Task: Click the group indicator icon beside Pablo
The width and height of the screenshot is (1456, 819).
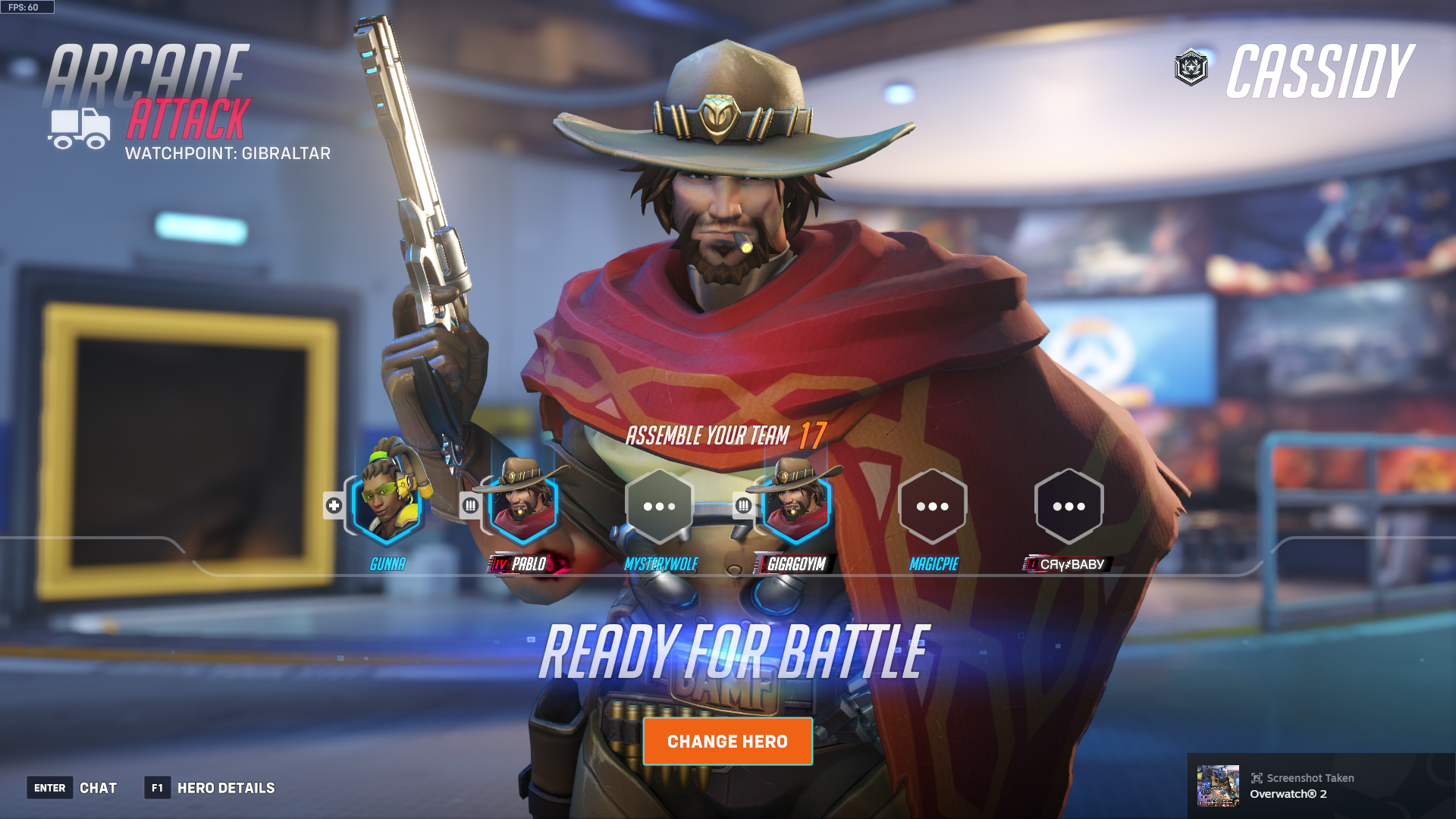Action: click(471, 507)
